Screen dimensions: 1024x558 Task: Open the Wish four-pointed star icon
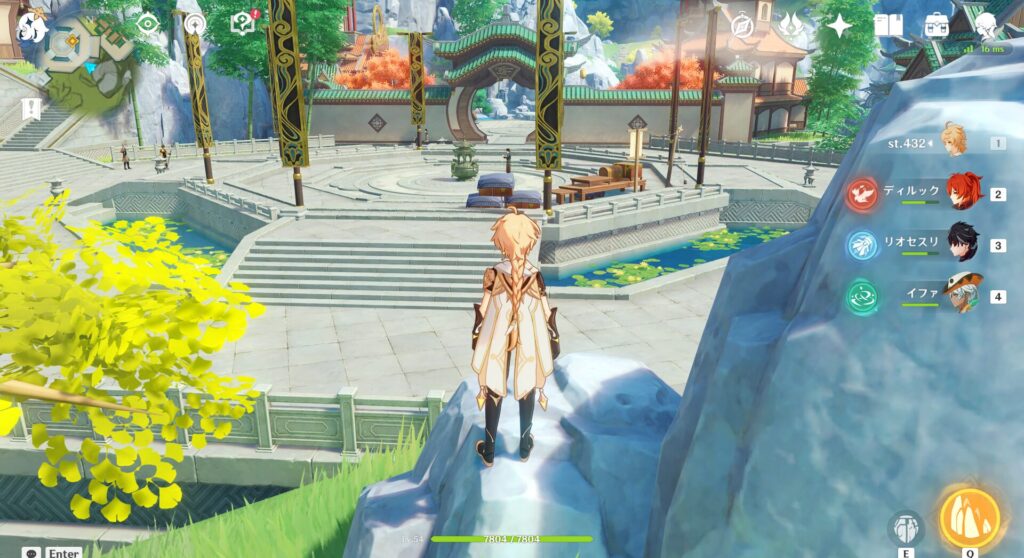coord(838,25)
